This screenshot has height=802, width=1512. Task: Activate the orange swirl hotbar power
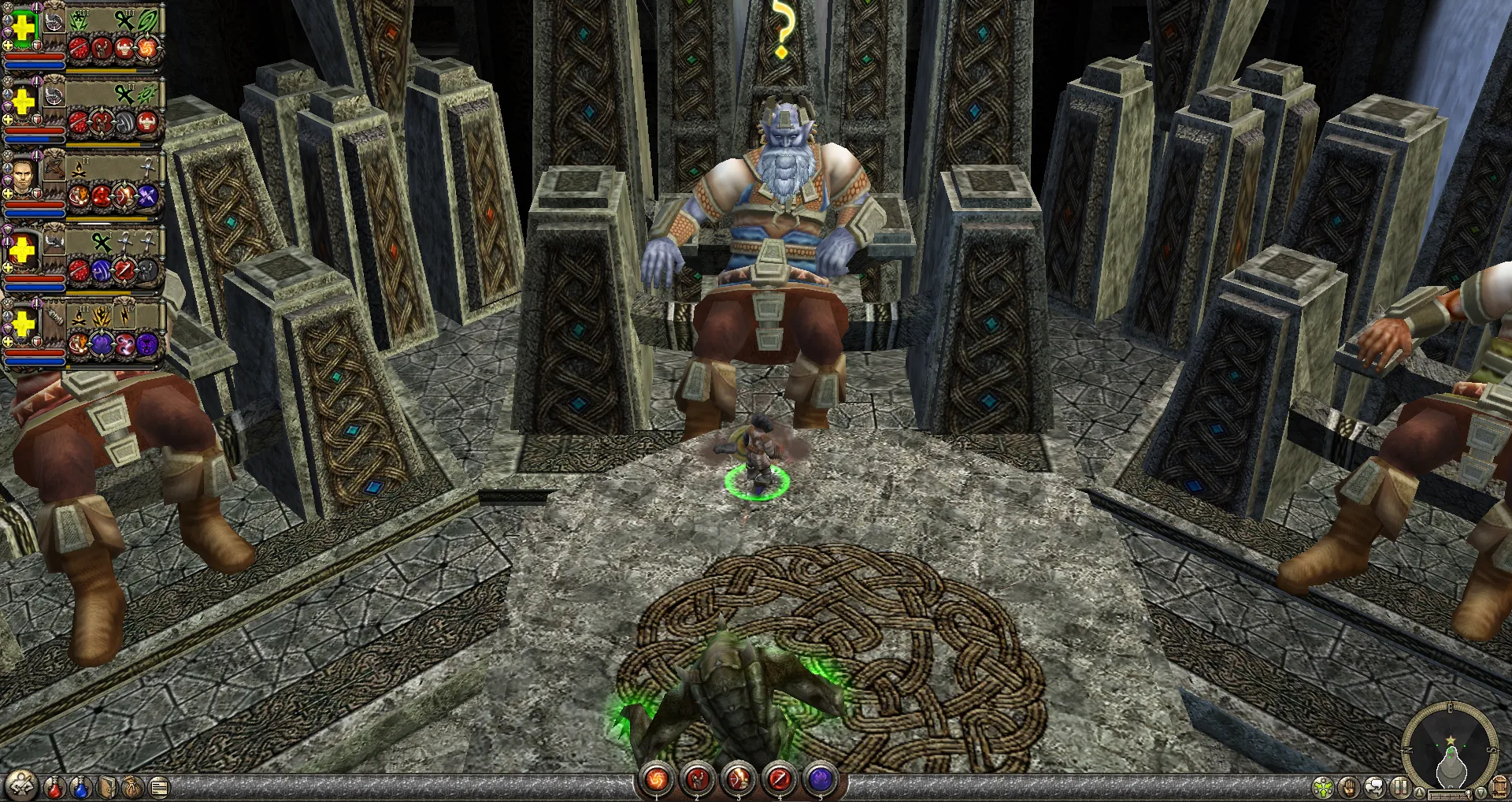(656, 780)
